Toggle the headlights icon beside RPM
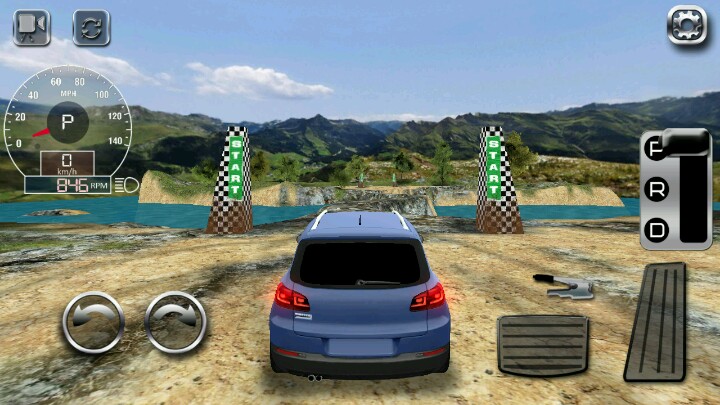The height and width of the screenshot is (405, 720). pos(127,184)
